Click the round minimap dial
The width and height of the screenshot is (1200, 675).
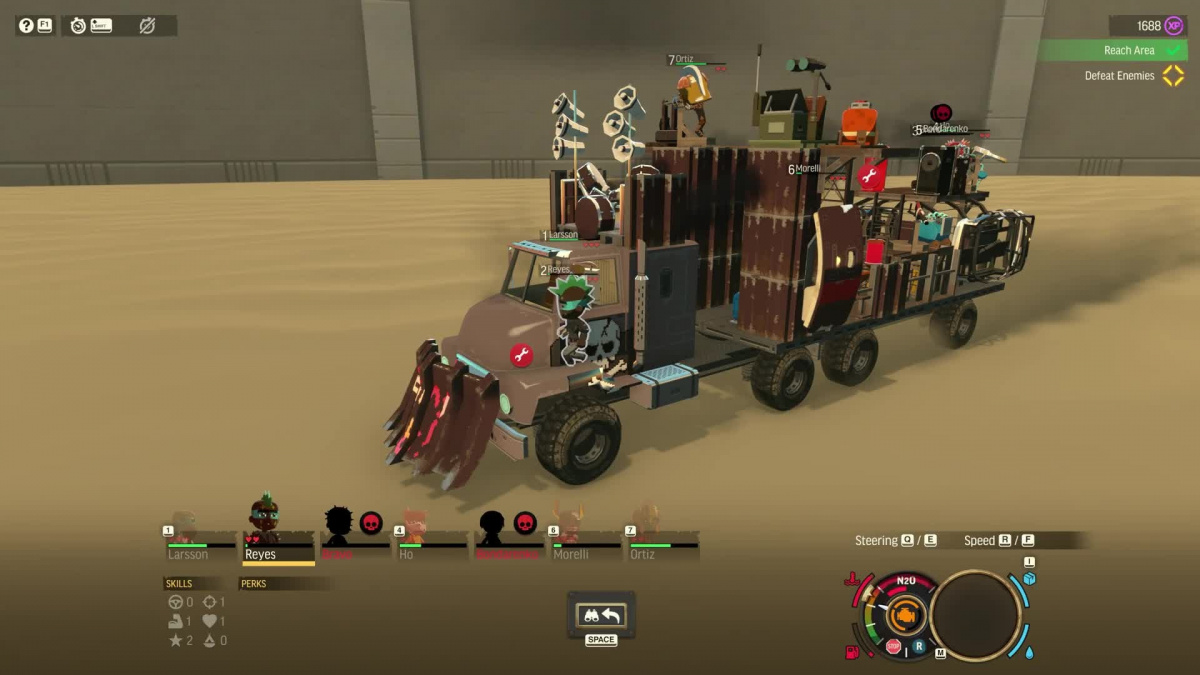975,616
